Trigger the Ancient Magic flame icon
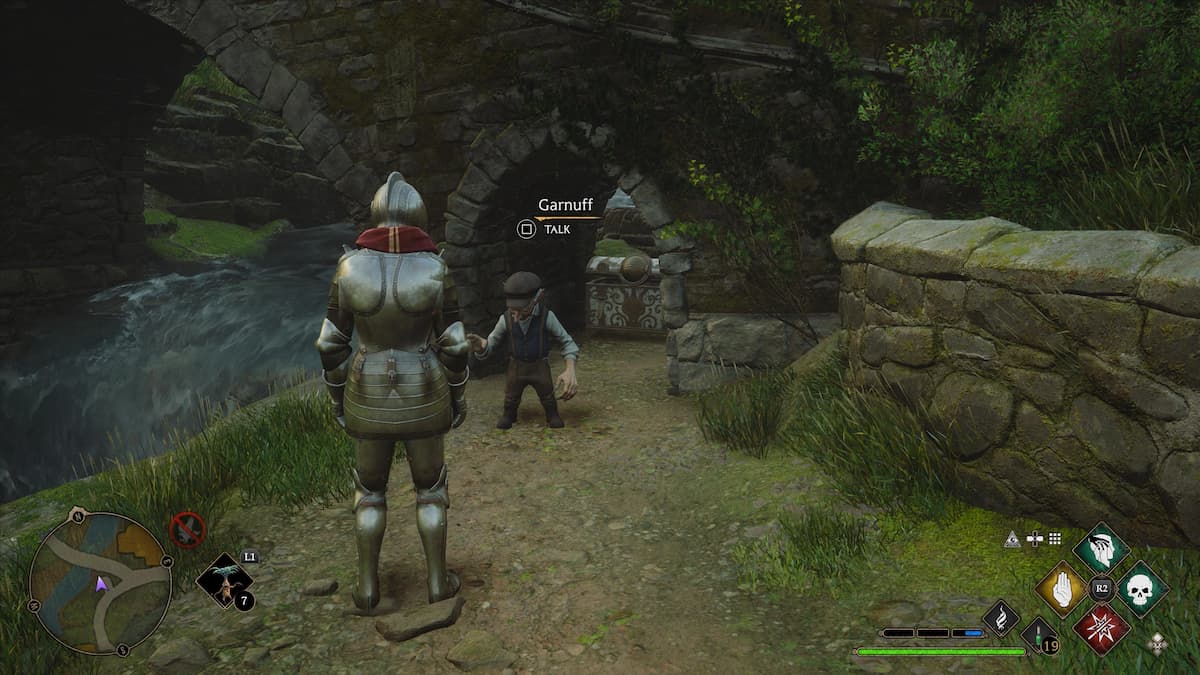 tap(1001, 618)
